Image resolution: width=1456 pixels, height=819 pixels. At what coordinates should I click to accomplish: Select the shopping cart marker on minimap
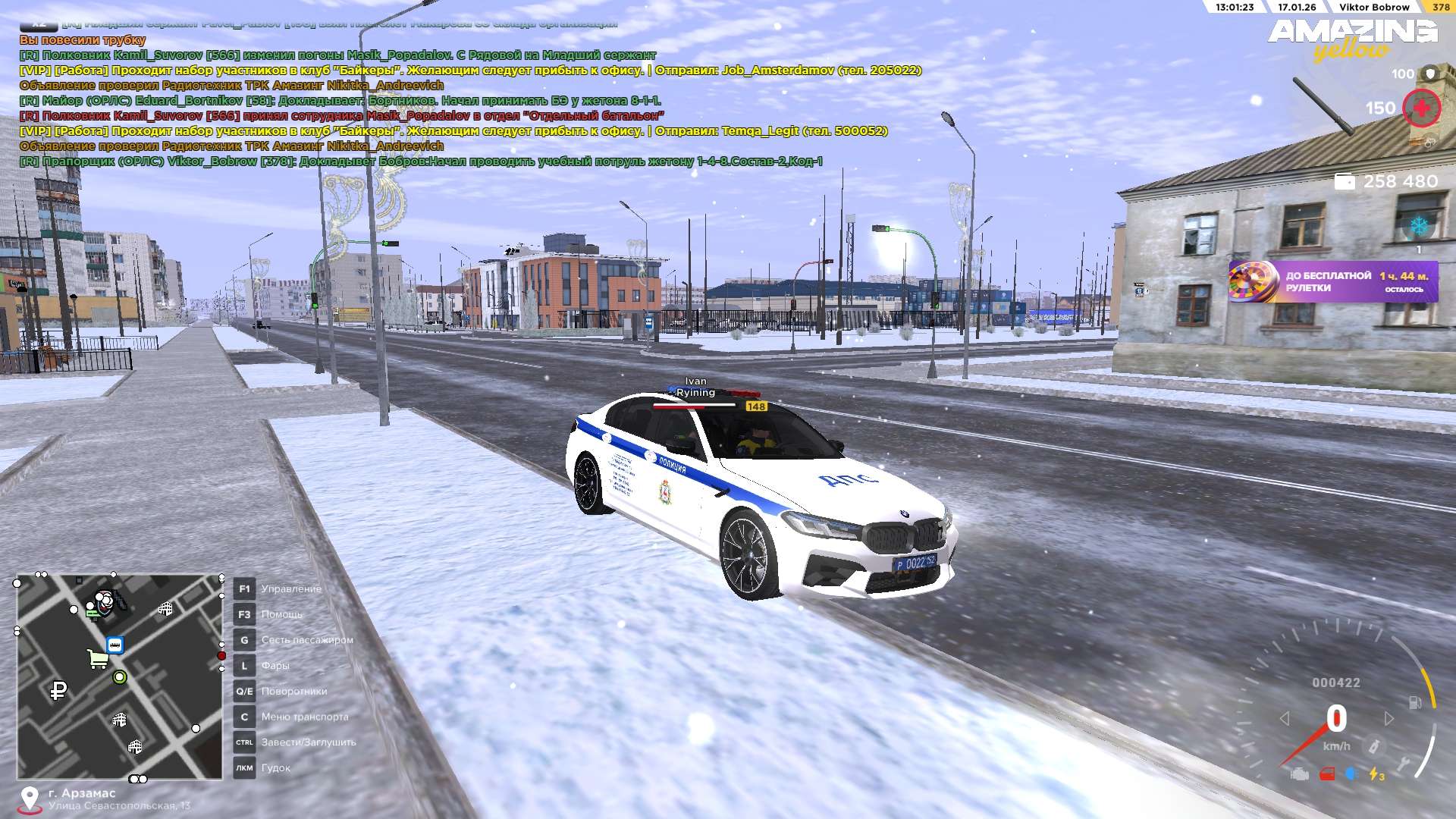pos(97,658)
